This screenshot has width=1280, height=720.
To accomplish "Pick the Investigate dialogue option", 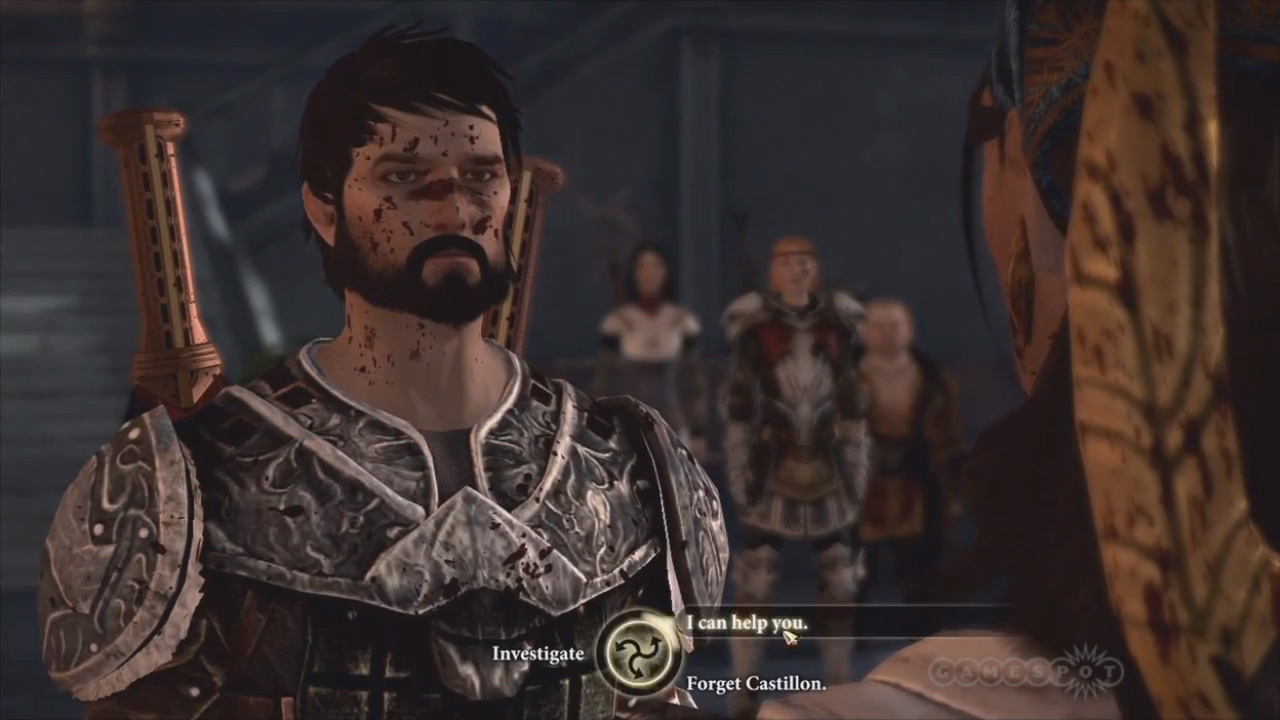I will click(537, 653).
